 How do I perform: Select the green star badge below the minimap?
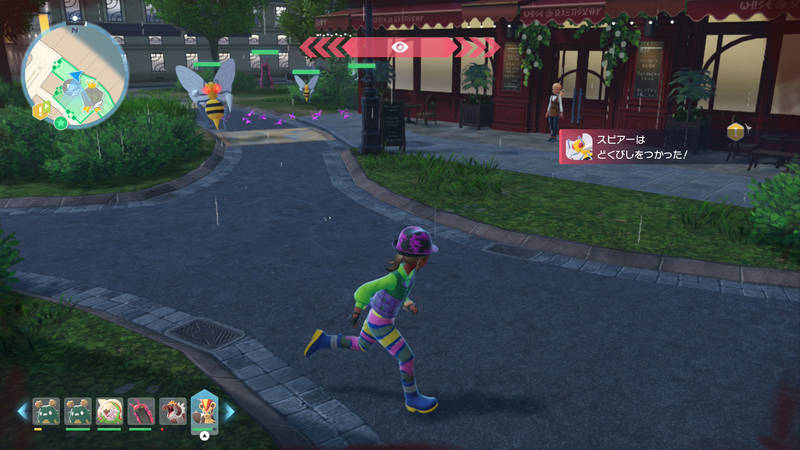[x=61, y=123]
